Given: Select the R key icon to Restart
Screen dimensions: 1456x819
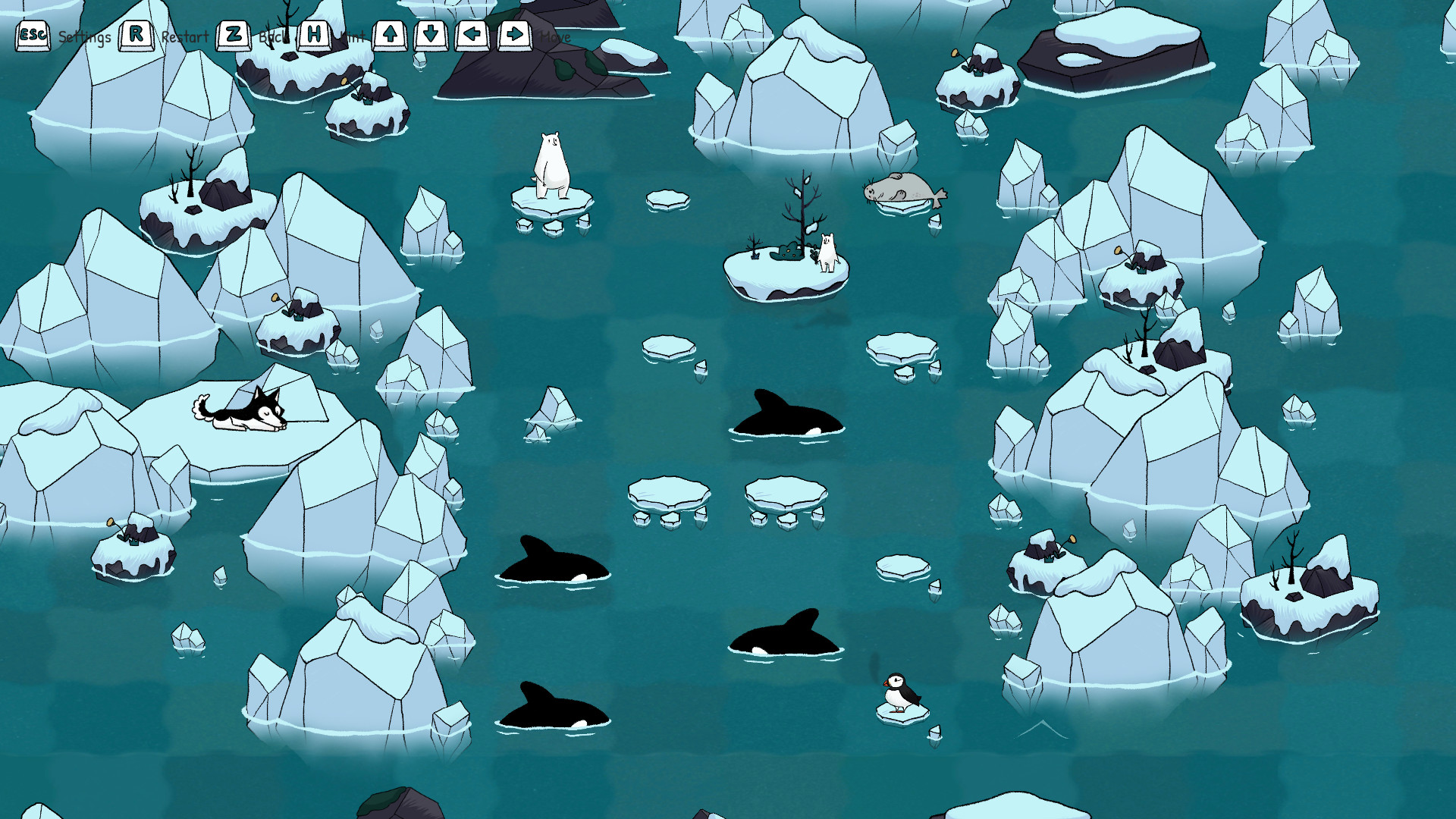Looking at the screenshot, I should click(x=136, y=33).
